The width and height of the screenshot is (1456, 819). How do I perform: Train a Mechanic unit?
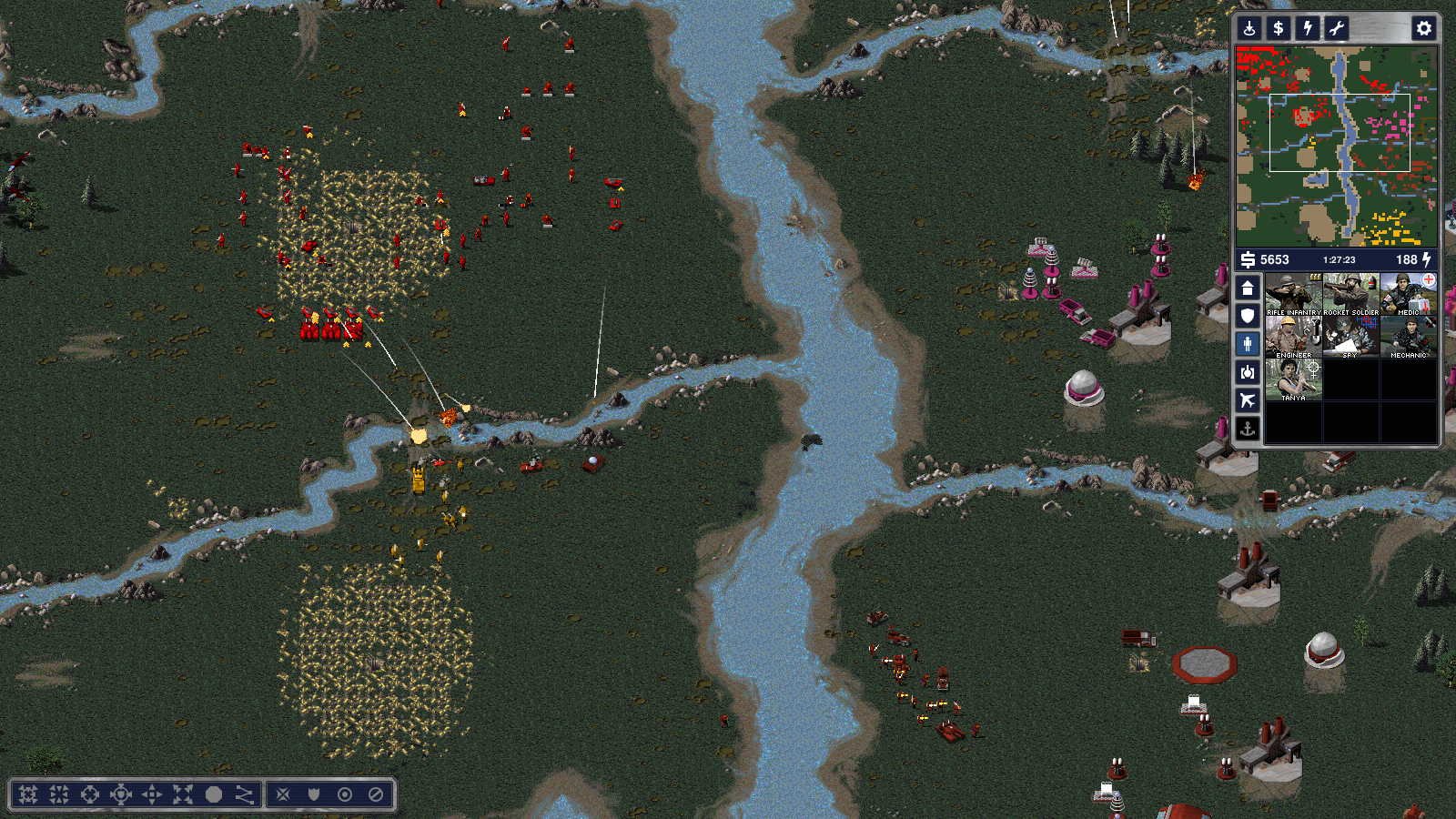click(1408, 337)
